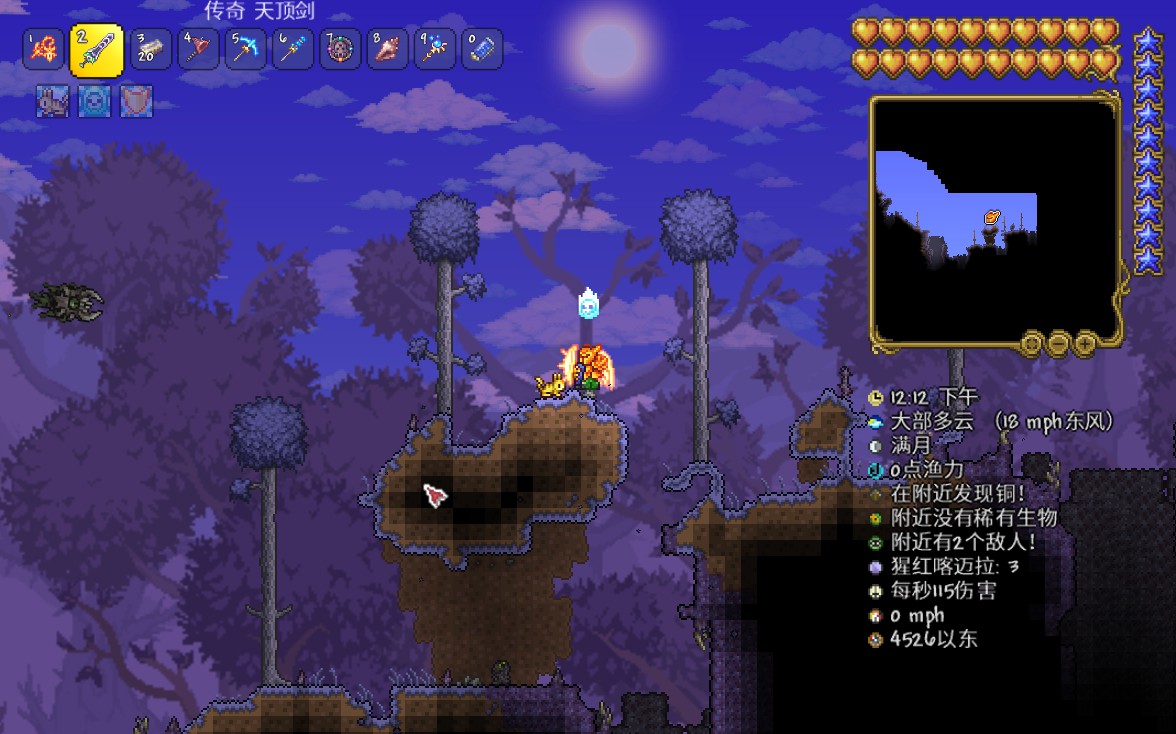Select the Zenith sword hotbar slot
The image size is (1176, 734).
(96, 50)
